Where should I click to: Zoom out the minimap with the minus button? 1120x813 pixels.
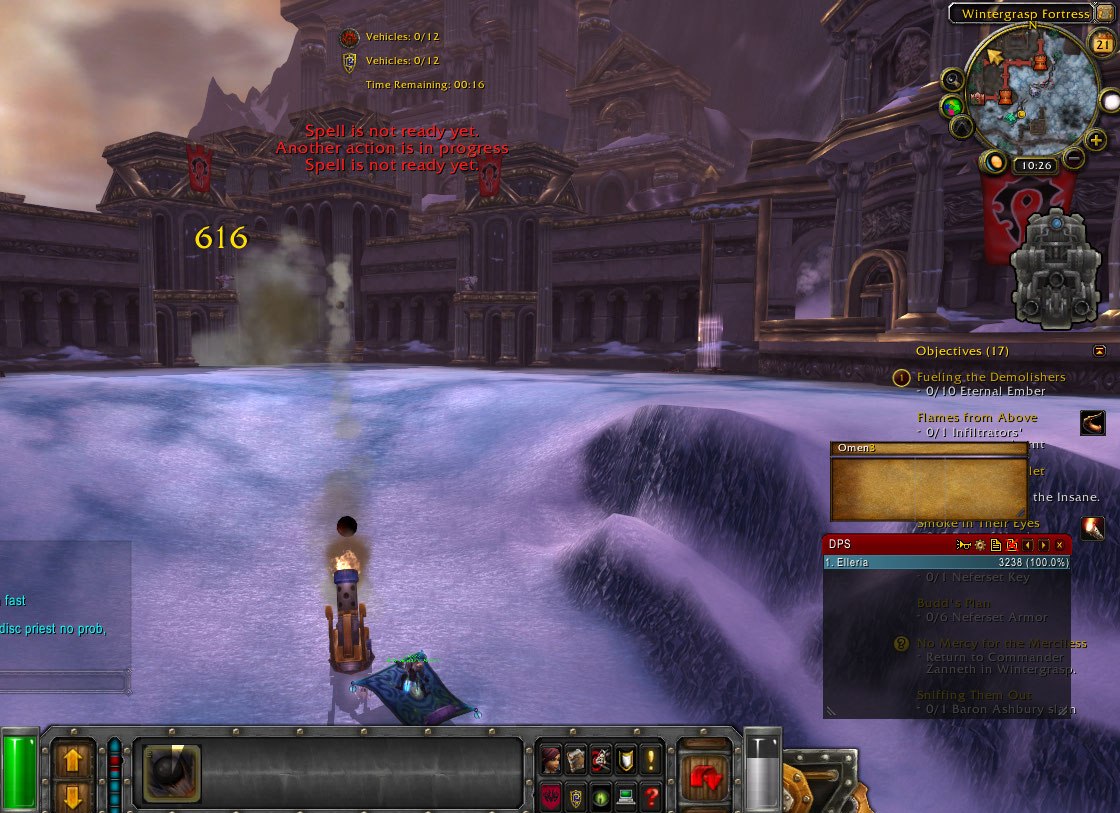[x=1074, y=158]
